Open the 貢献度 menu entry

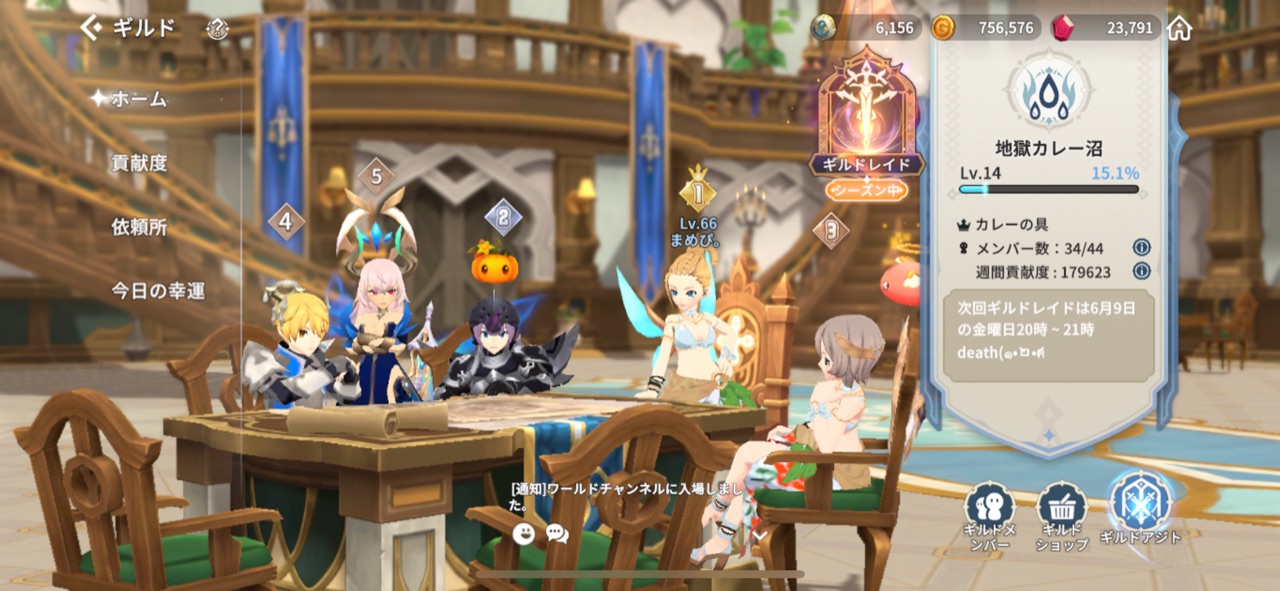[x=139, y=163]
